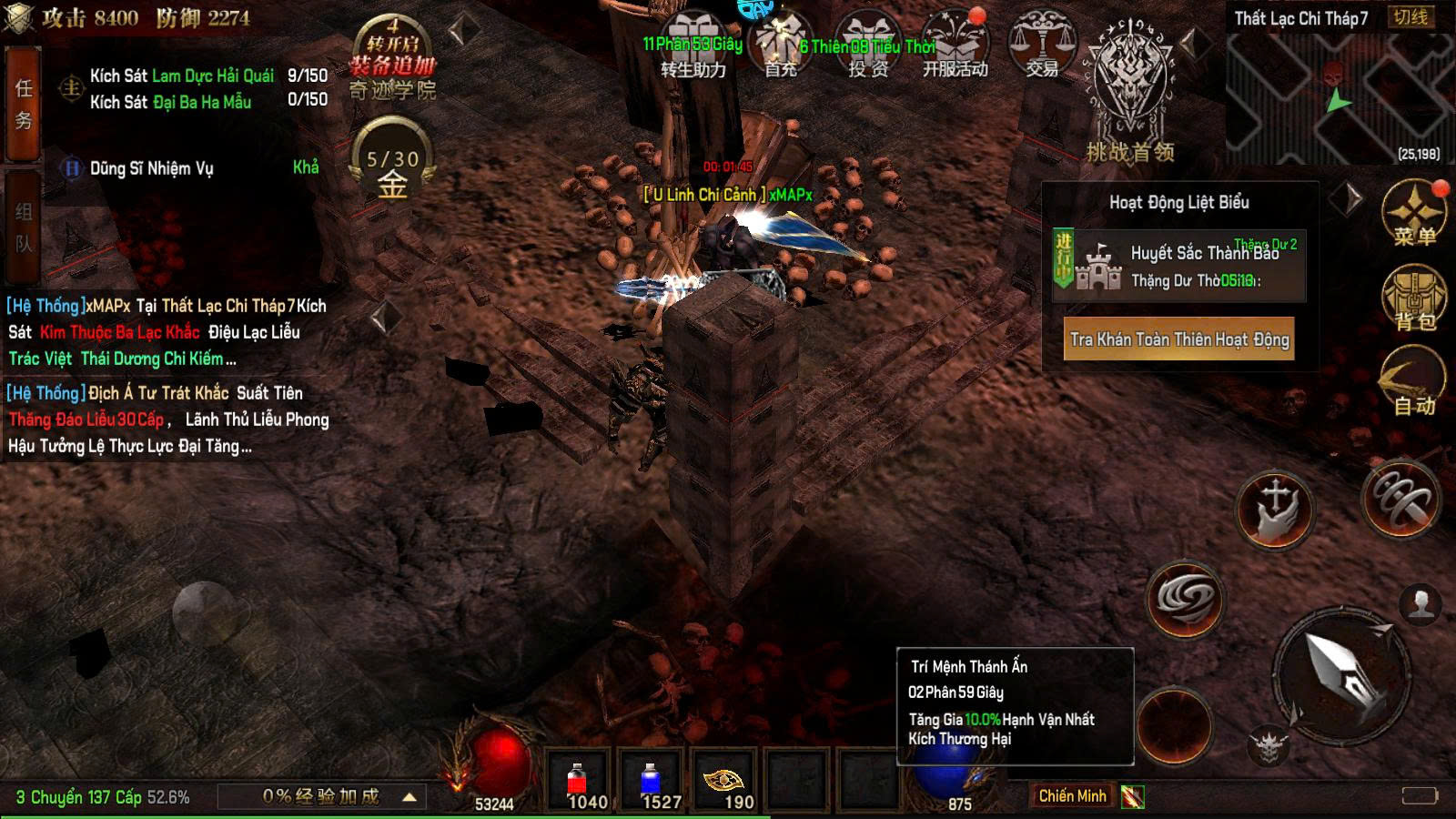Open the 投资 investment icon

[x=867, y=45]
